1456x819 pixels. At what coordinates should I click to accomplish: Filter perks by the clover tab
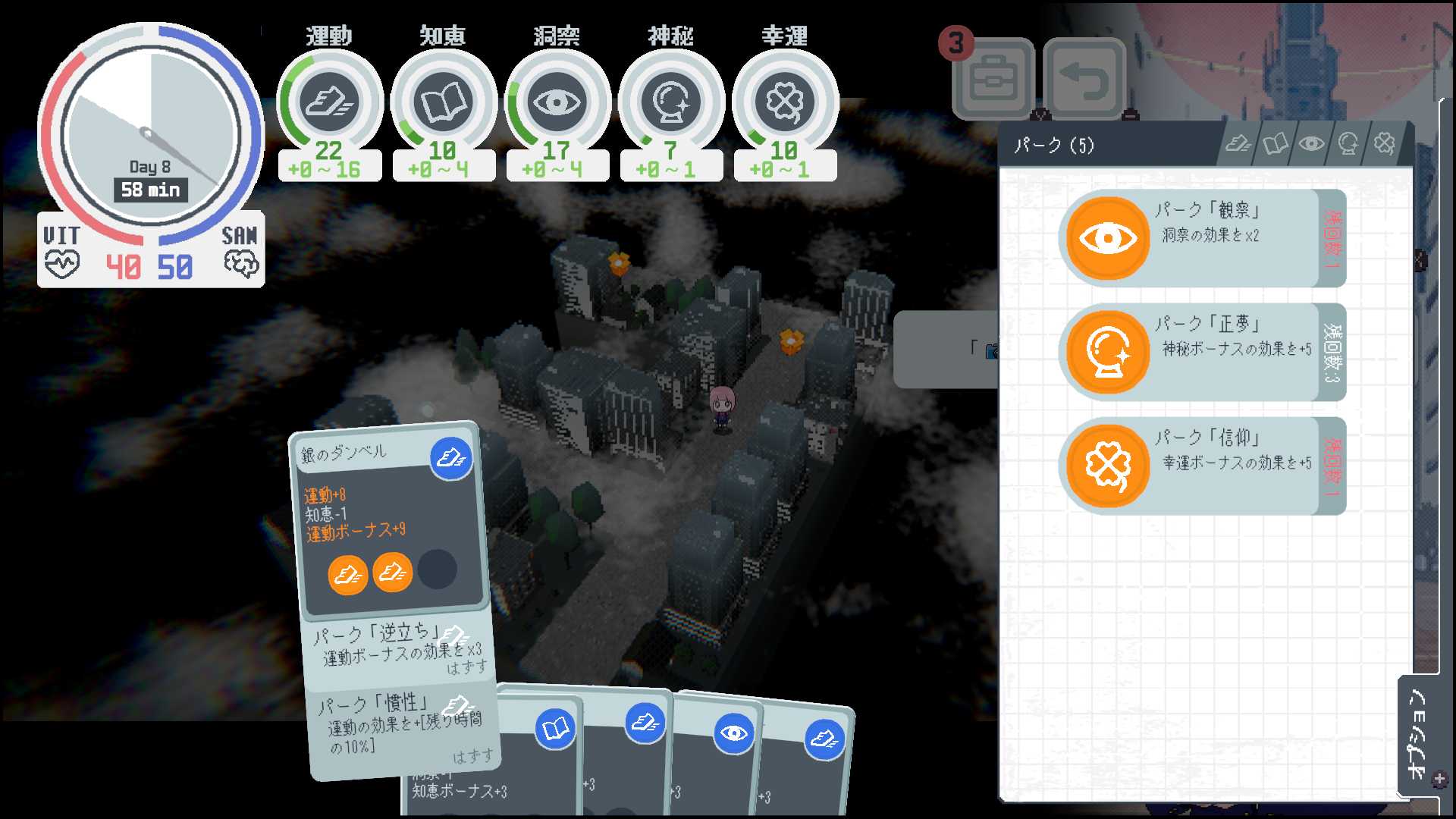[x=1384, y=144]
